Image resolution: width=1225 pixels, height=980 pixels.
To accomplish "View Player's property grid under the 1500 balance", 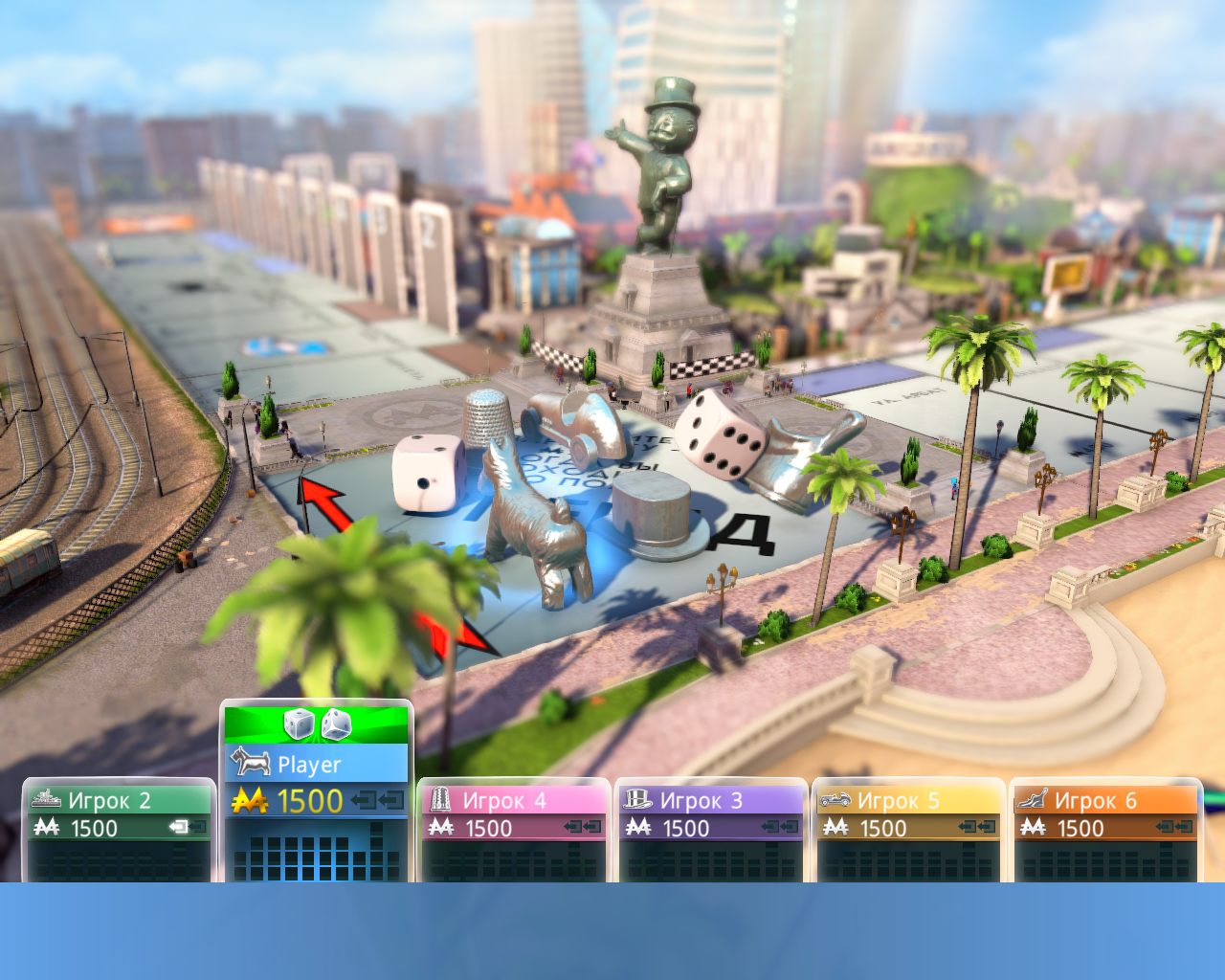I will (316, 857).
